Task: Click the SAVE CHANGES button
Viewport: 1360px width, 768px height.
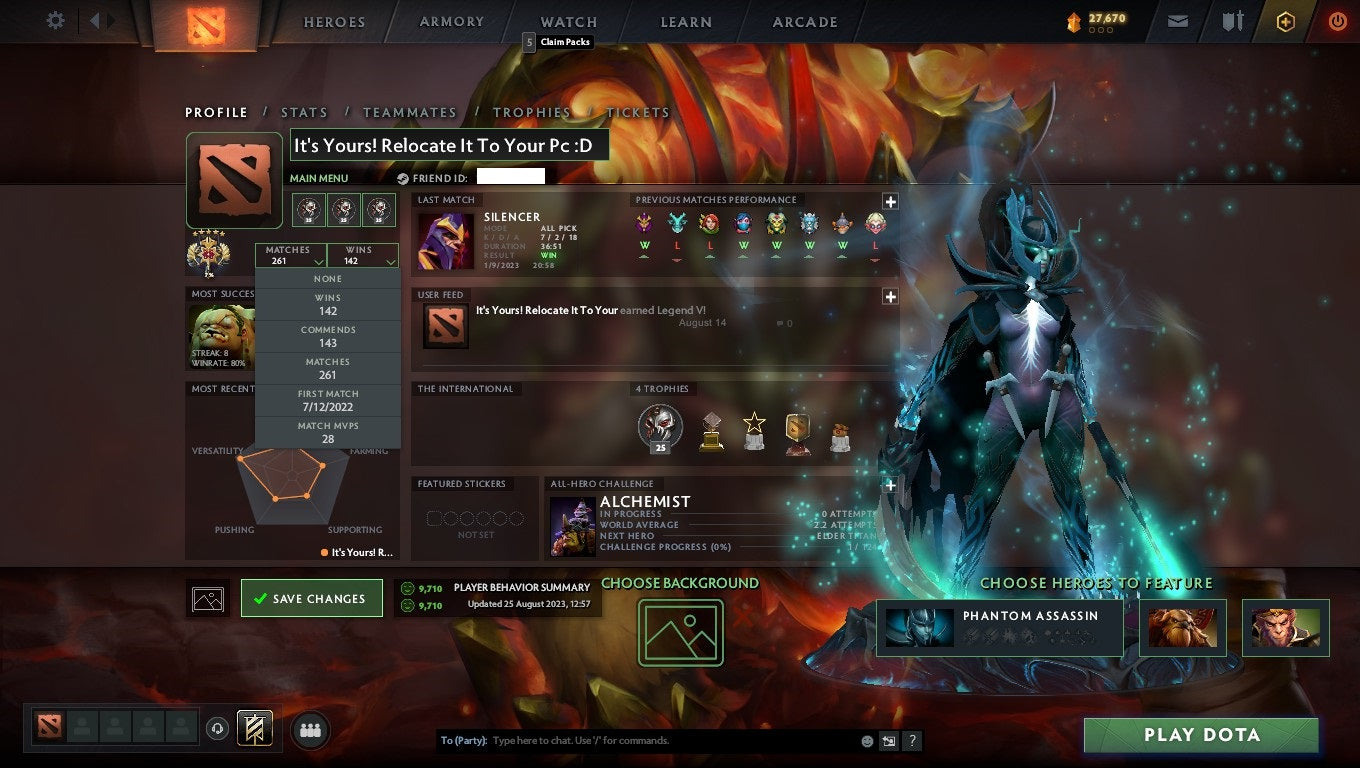Action: [311, 597]
